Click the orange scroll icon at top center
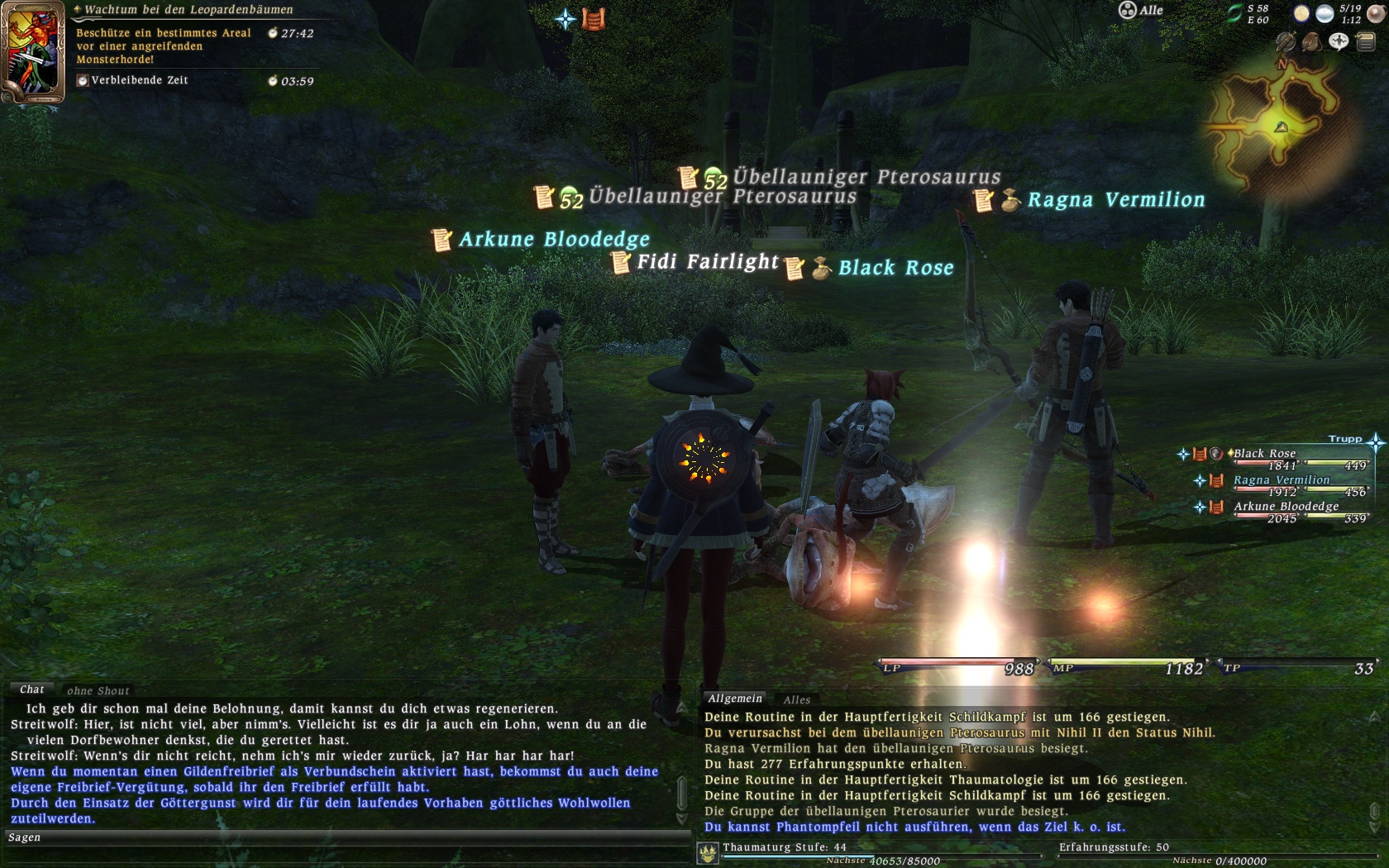Screen dimensions: 1389x868 click(x=594, y=18)
